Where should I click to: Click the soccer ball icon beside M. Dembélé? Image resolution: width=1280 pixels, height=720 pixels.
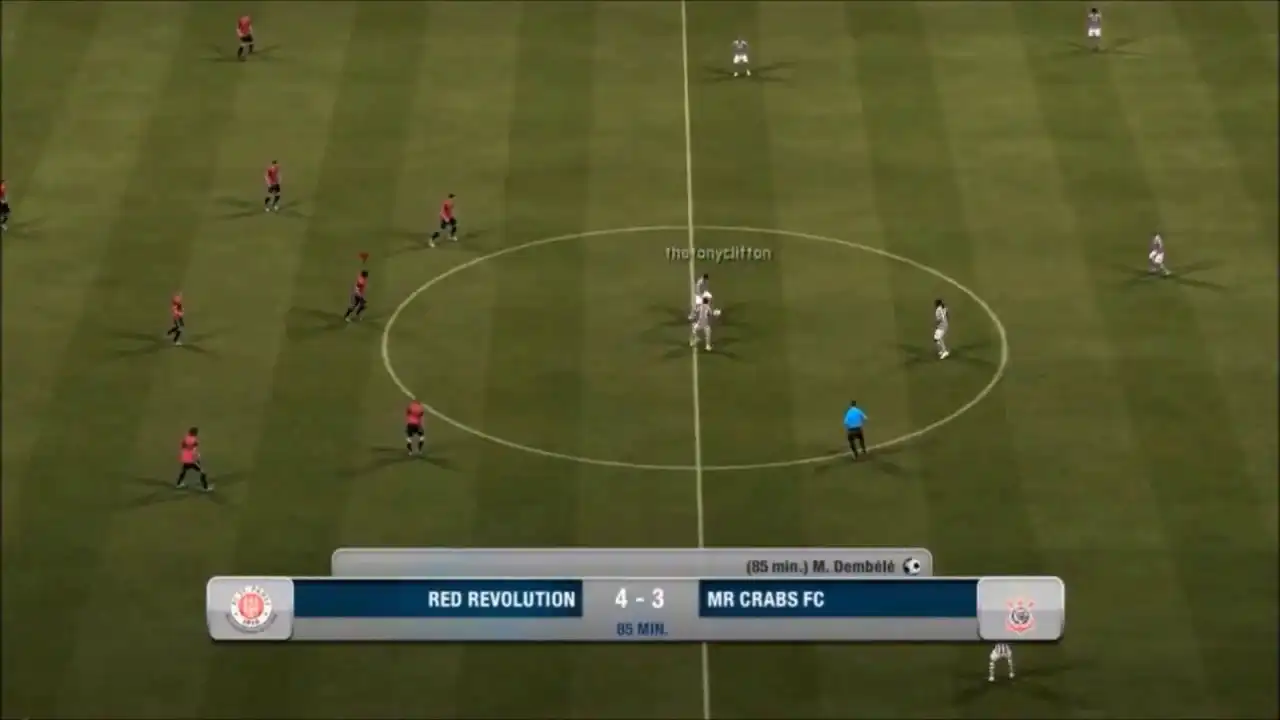pos(911,566)
